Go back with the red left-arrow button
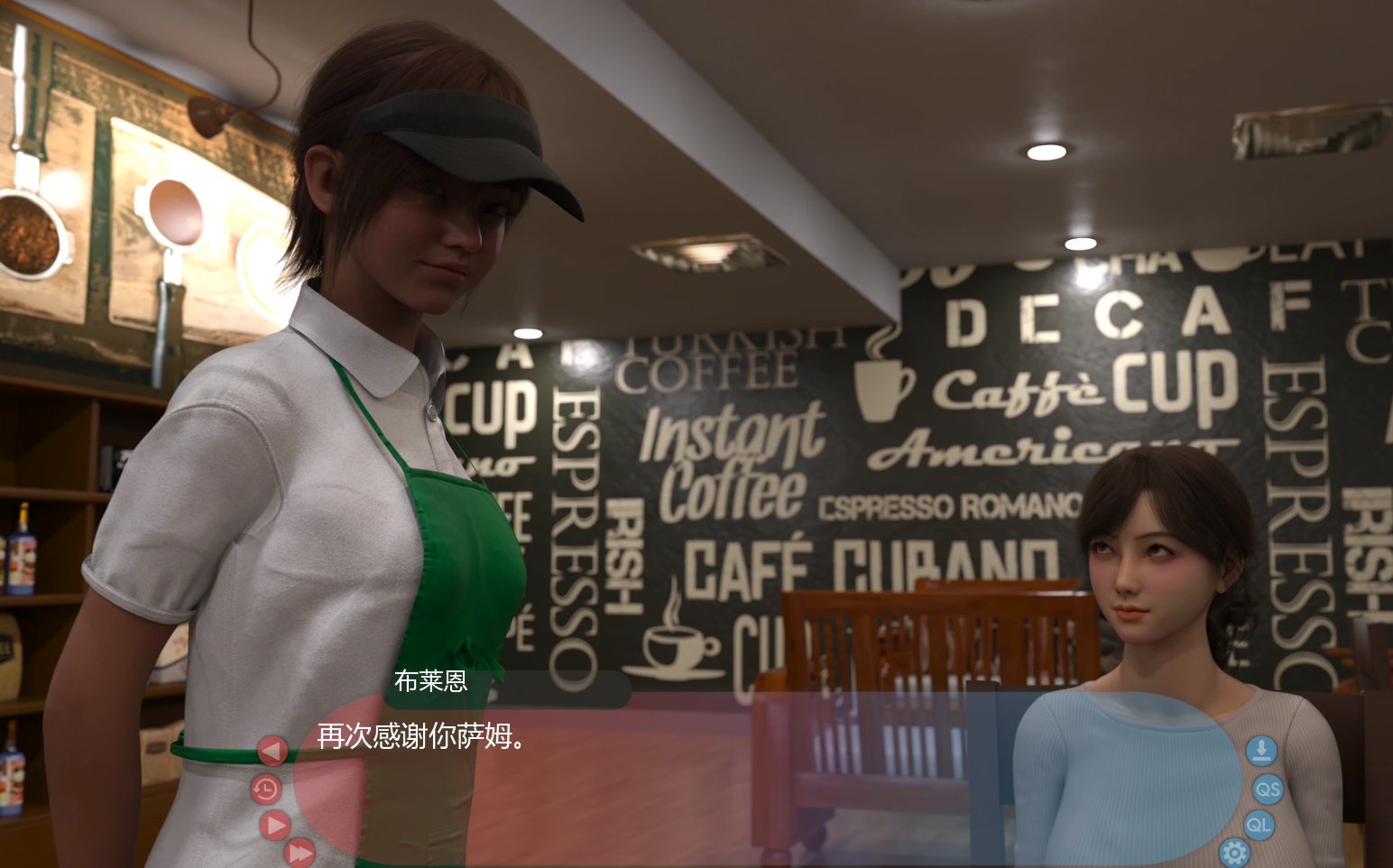This screenshot has height=868, width=1393. pyautogui.click(x=272, y=750)
